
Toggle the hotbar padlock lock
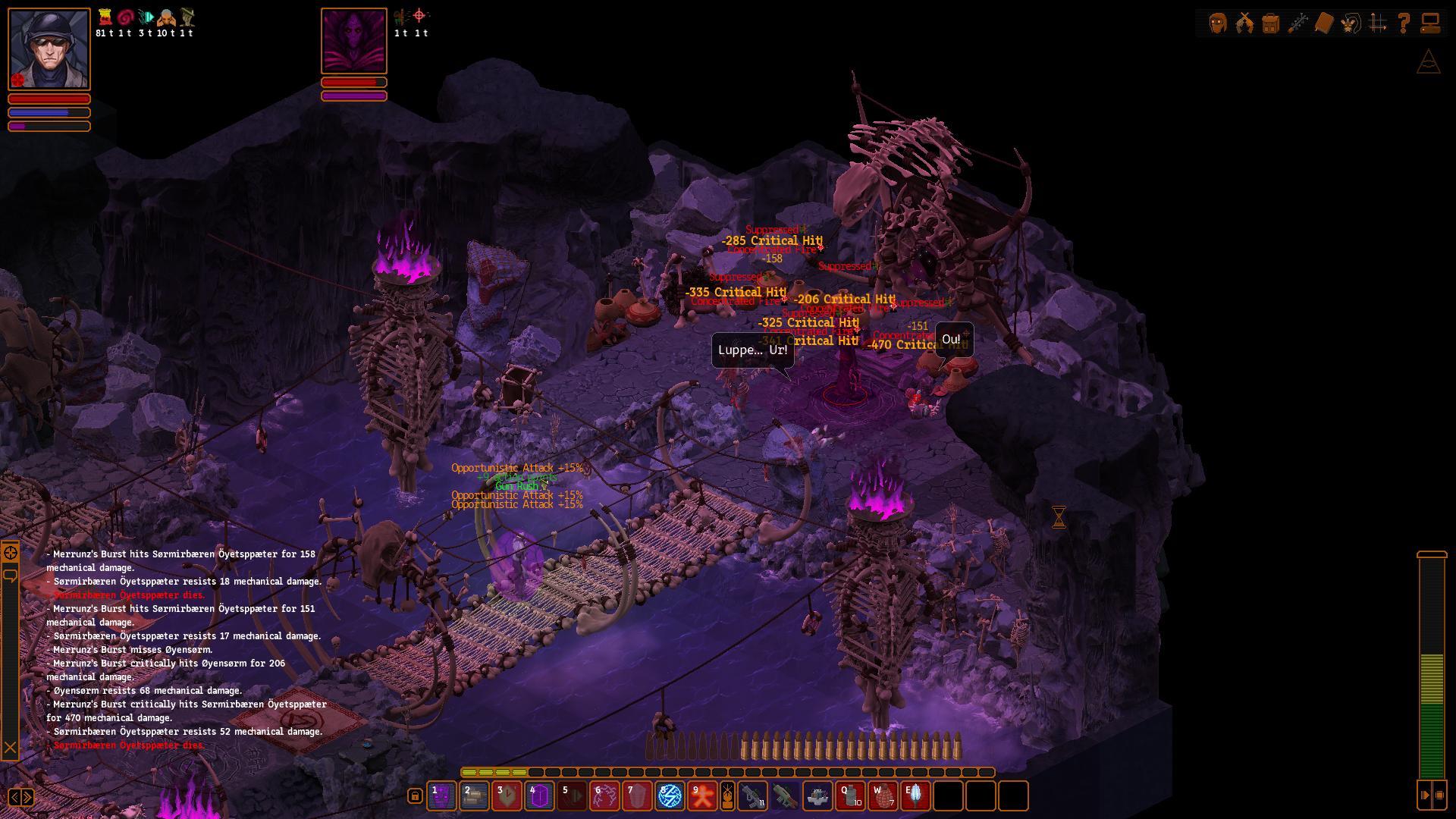pos(415,795)
